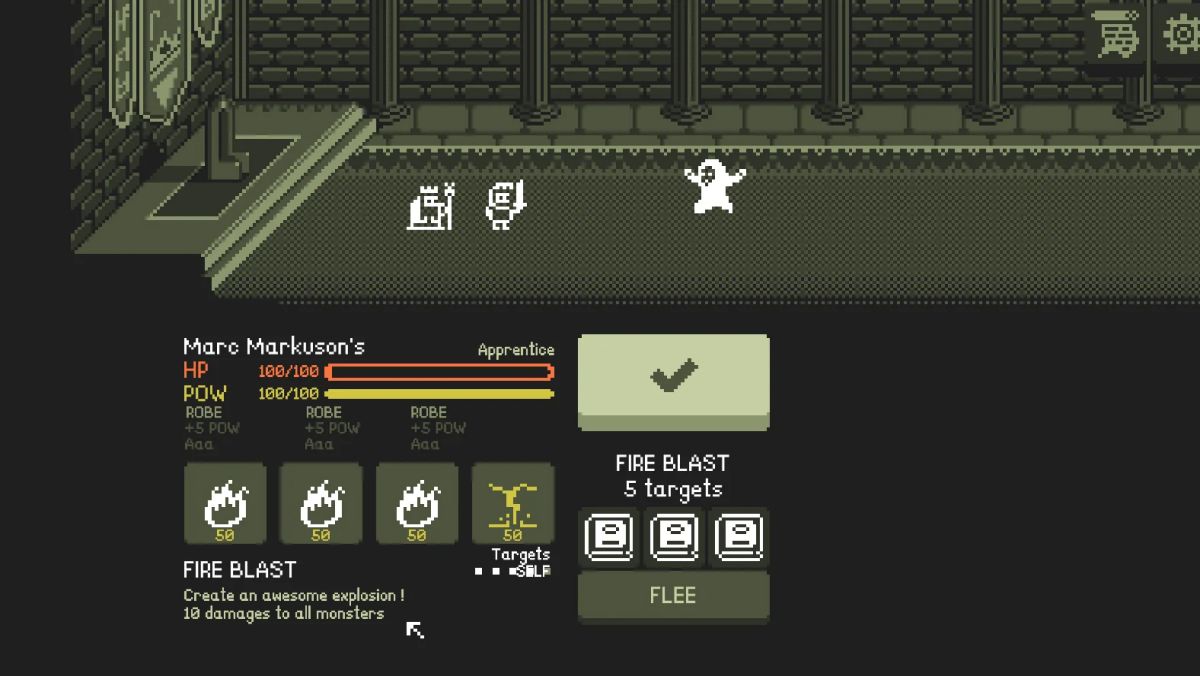The width and height of the screenshot is (1200, 676).
Task: Open the wagon icon menu
Action: pyautogui.click(x=1115, y=38)
